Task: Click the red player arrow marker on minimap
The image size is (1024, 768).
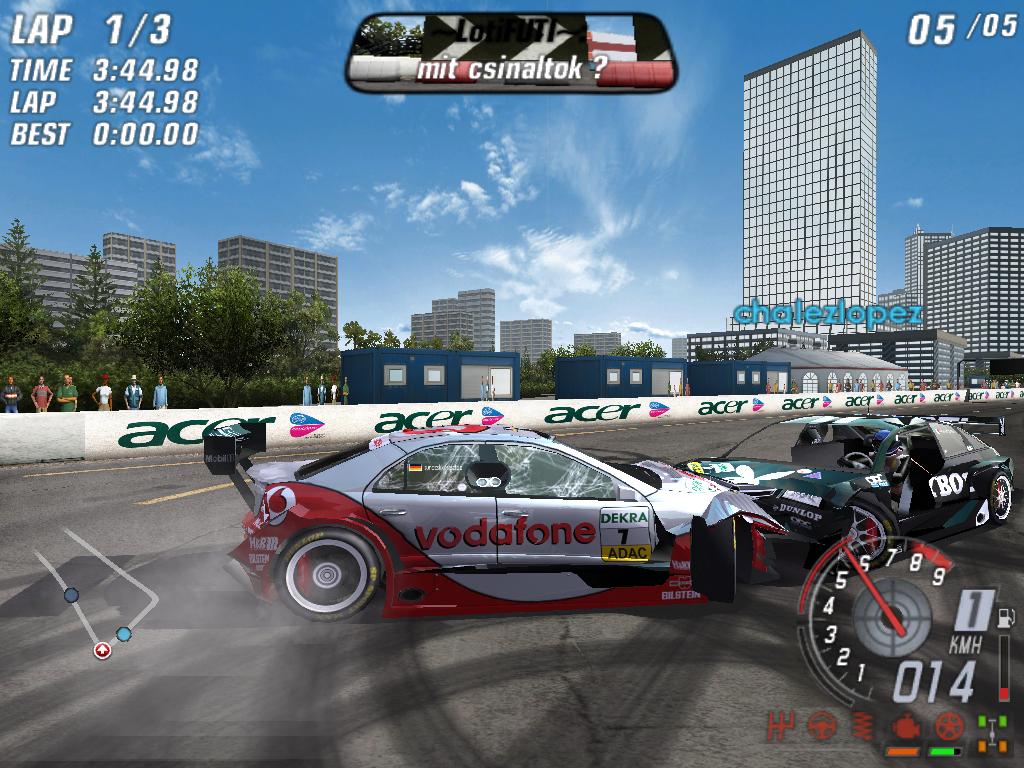Action: coord(102,651)
